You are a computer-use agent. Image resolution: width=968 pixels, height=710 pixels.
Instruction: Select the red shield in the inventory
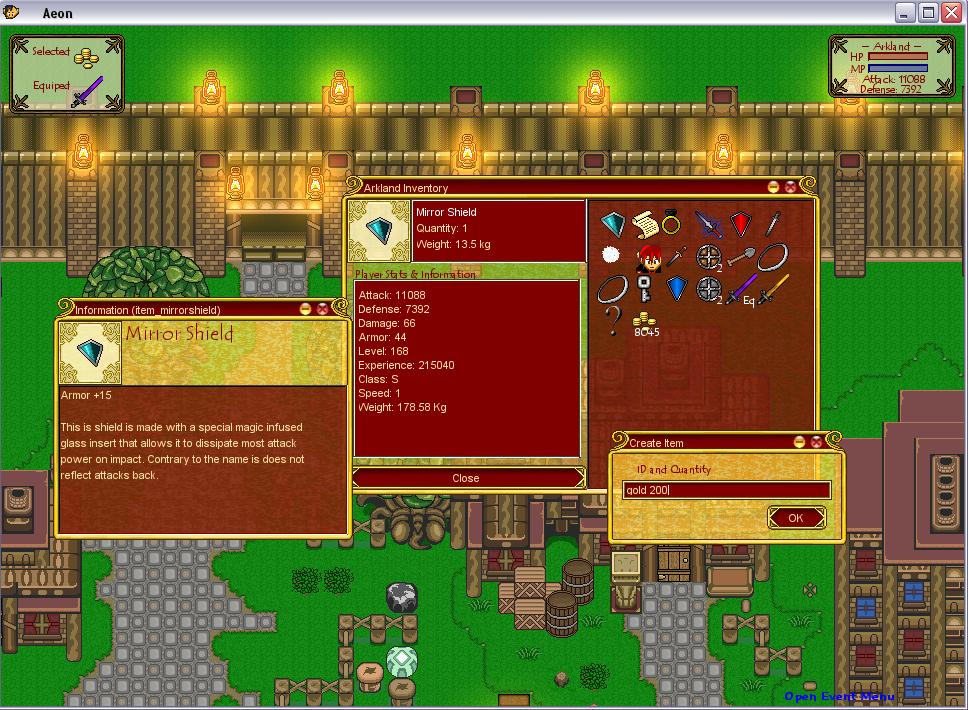[740, 224]
